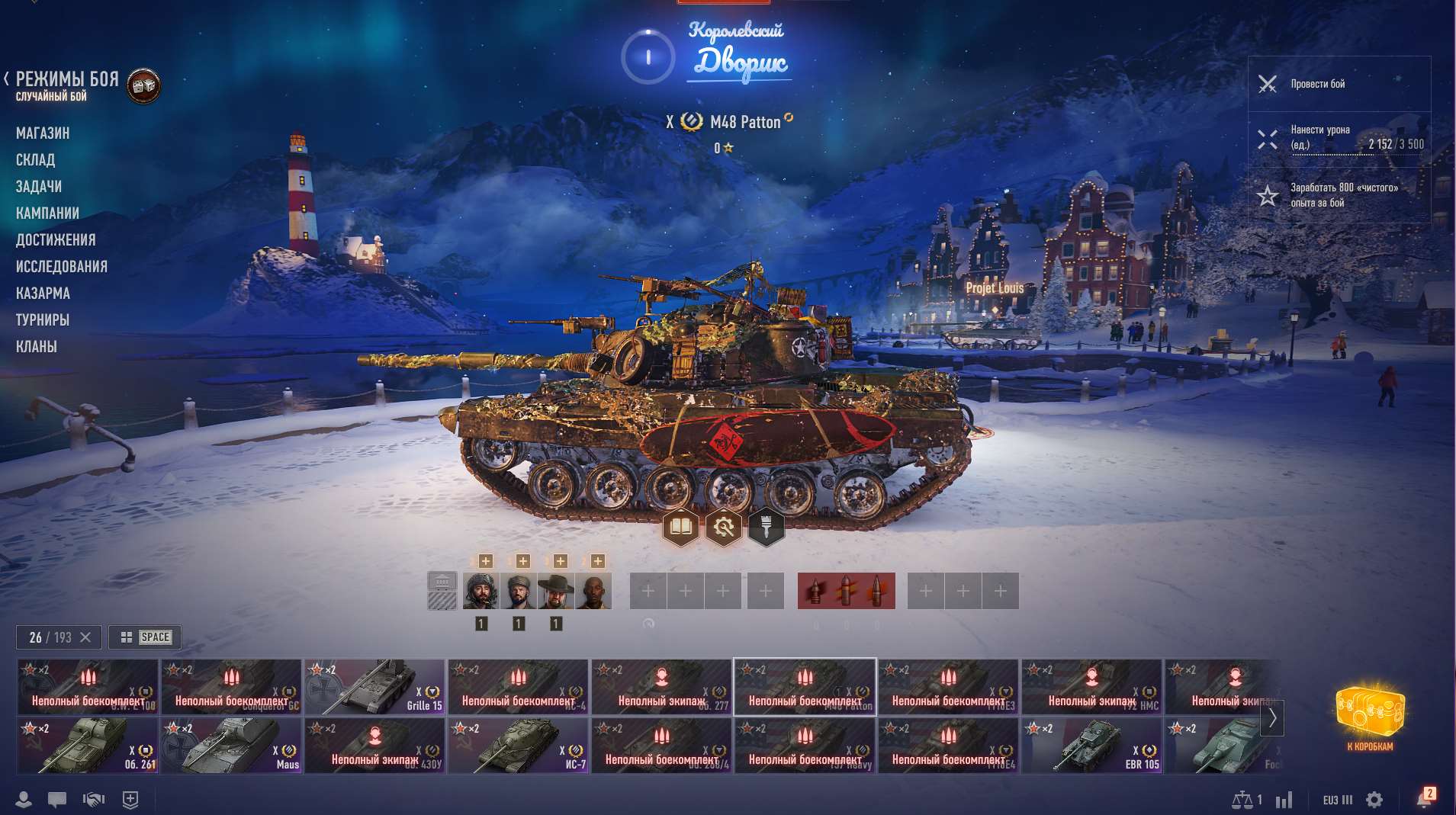The image size is (1456, 815).
Task: Switch to the ИССЛЕДОВАНИЯ section
Action: tap(64, 266)
